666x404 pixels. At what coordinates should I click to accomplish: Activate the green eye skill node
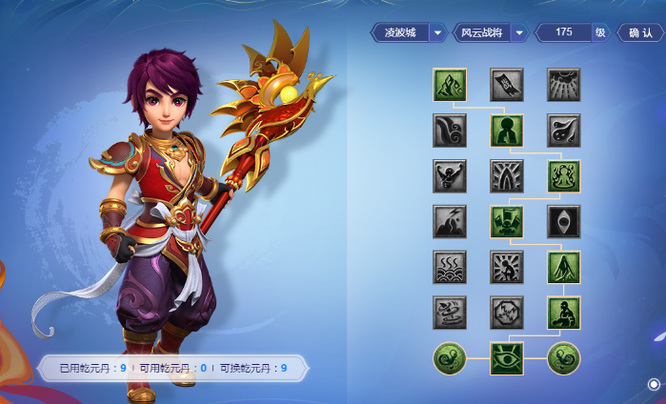tap(506, 358)
